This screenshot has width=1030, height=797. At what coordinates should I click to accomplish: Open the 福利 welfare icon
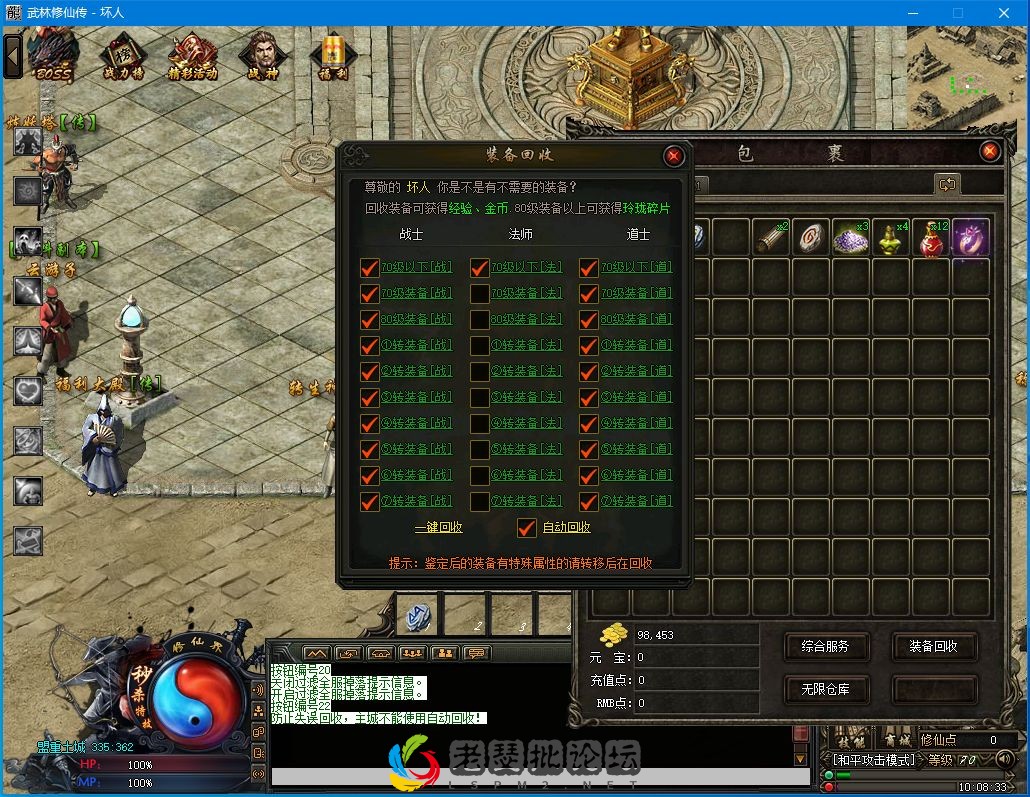[x=332, y=55]
